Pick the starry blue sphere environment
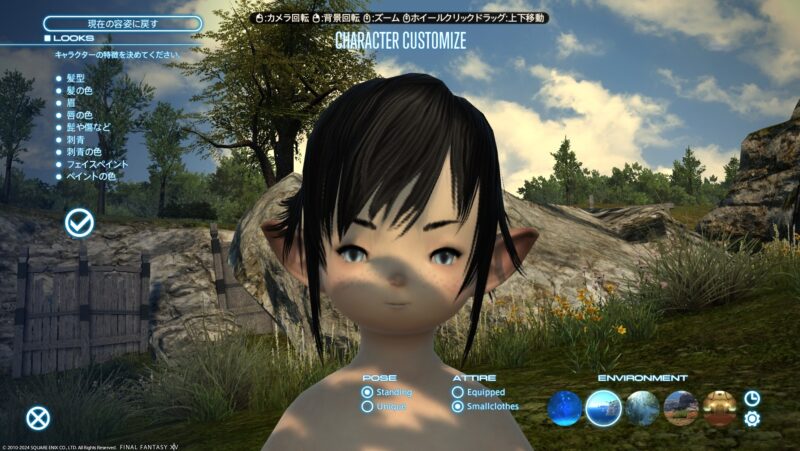 click(x=565, y=408)
